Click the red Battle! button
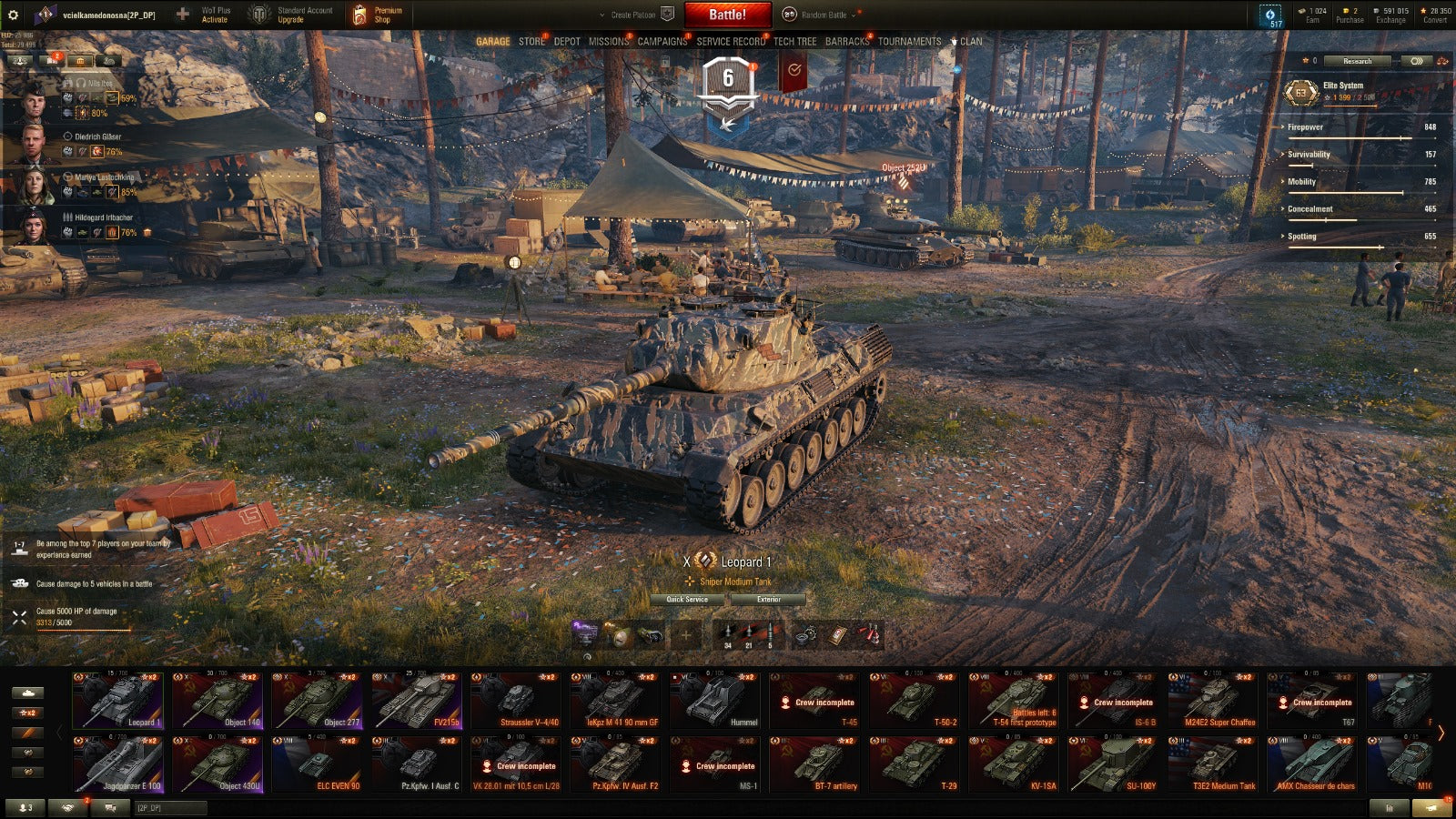Viewport: 1456px width, 819px height. (x=727, y=15)
